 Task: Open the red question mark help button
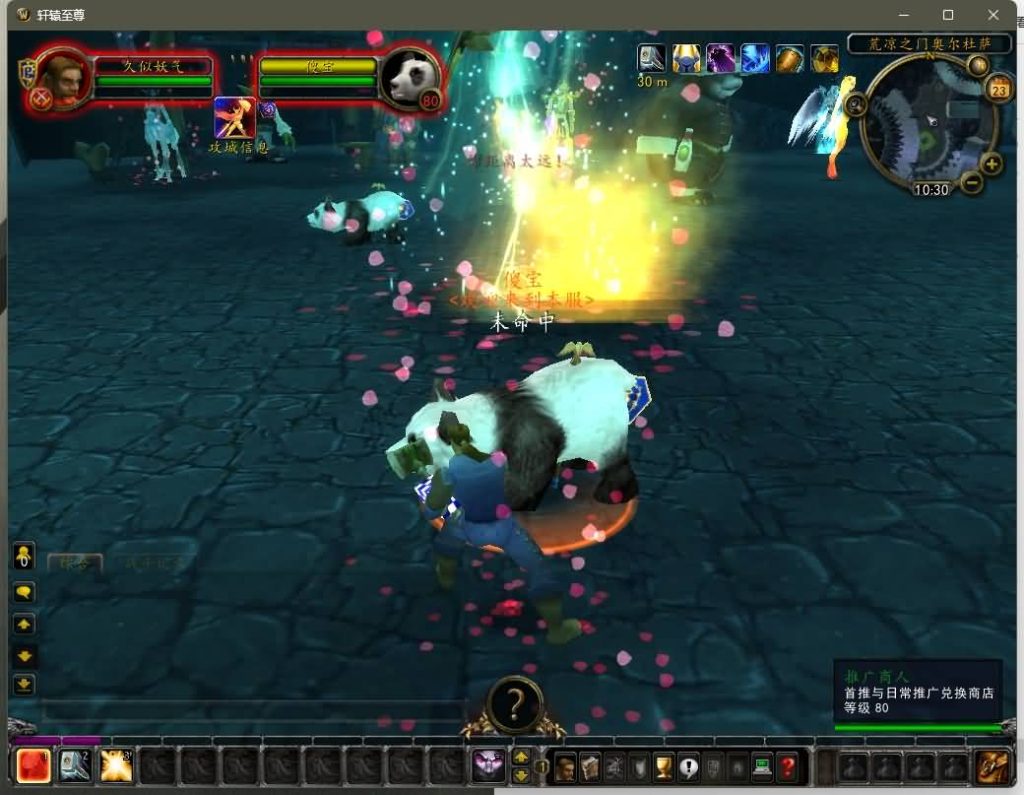[788, 767]
